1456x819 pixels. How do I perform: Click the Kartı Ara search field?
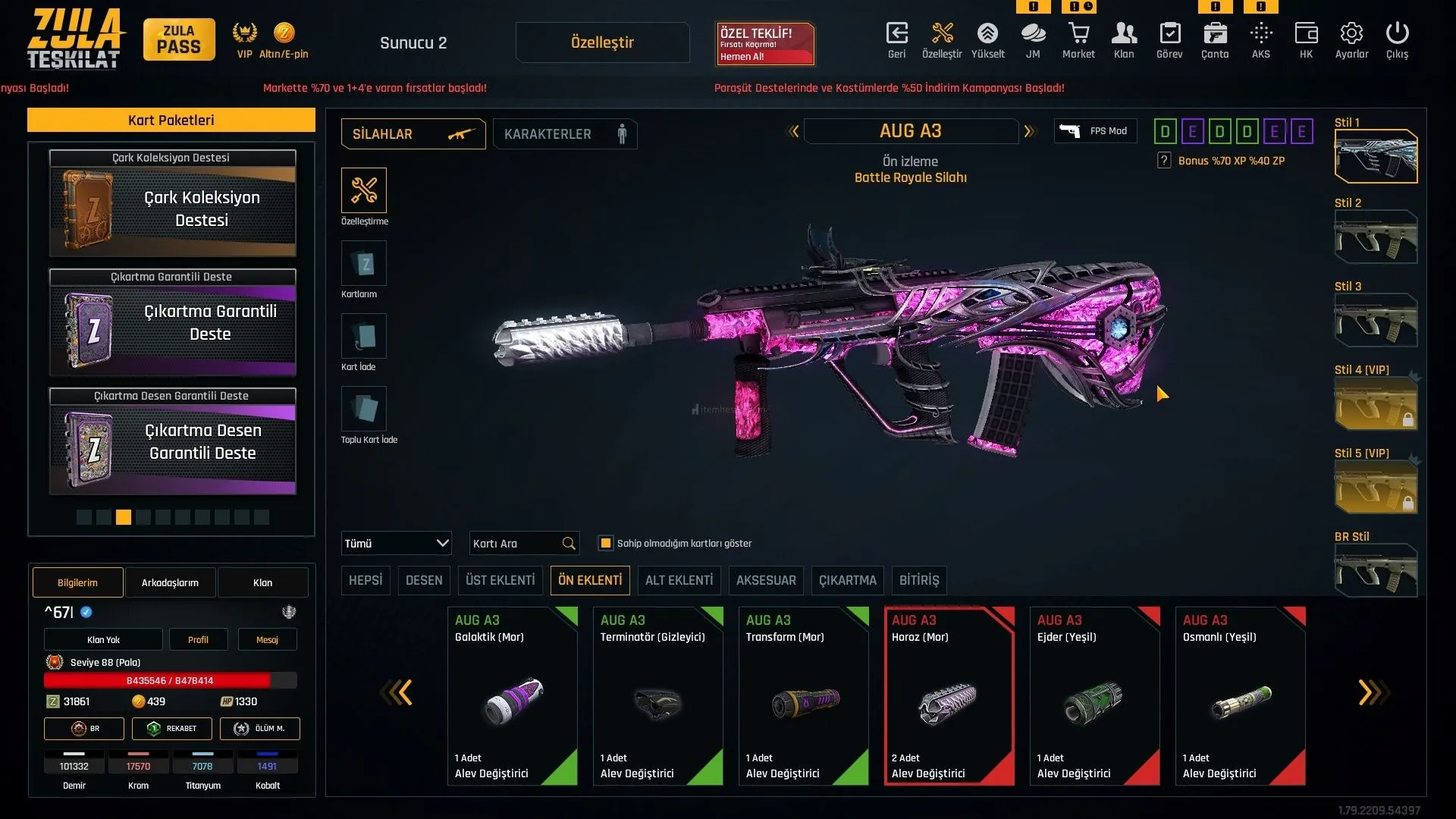click(x=516, y=543)
